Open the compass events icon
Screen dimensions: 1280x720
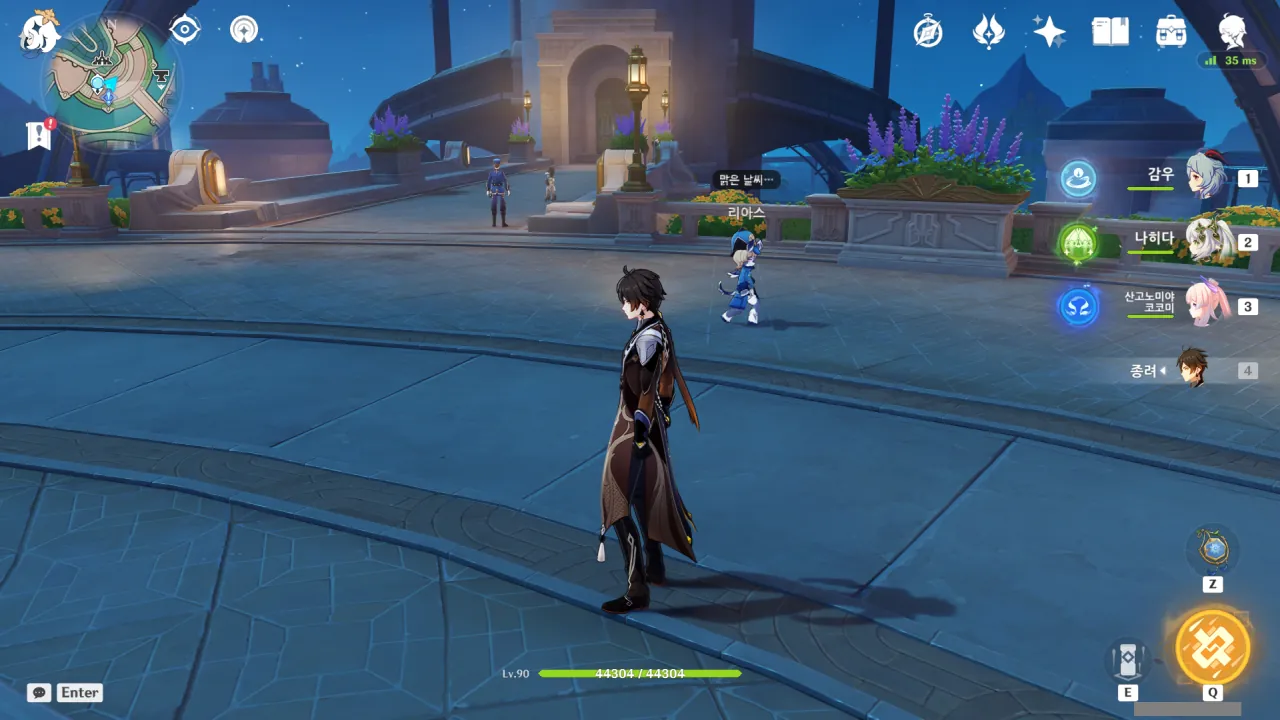(928, 32)
